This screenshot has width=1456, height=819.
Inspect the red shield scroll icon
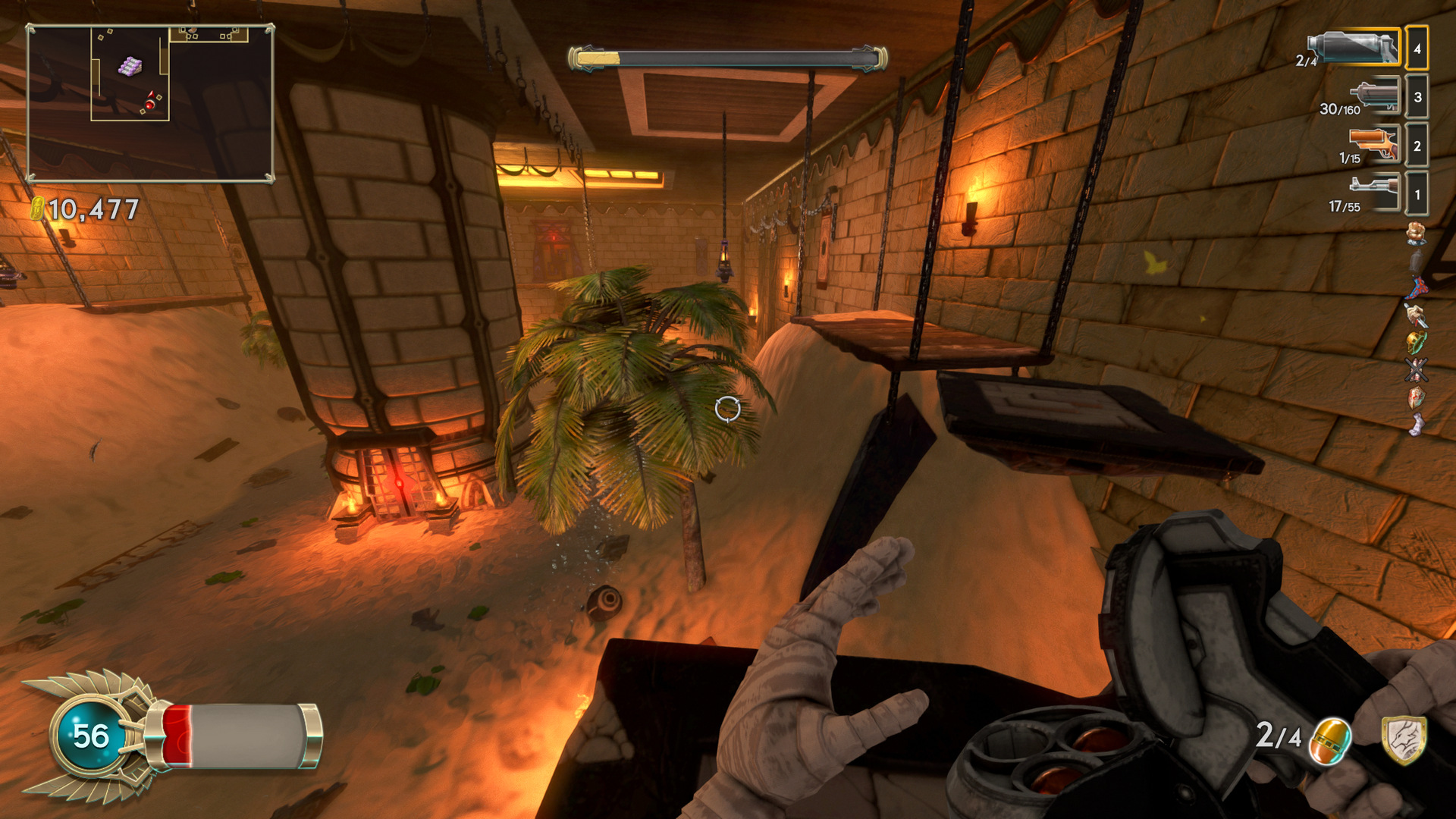click(x=1416, y=397)
